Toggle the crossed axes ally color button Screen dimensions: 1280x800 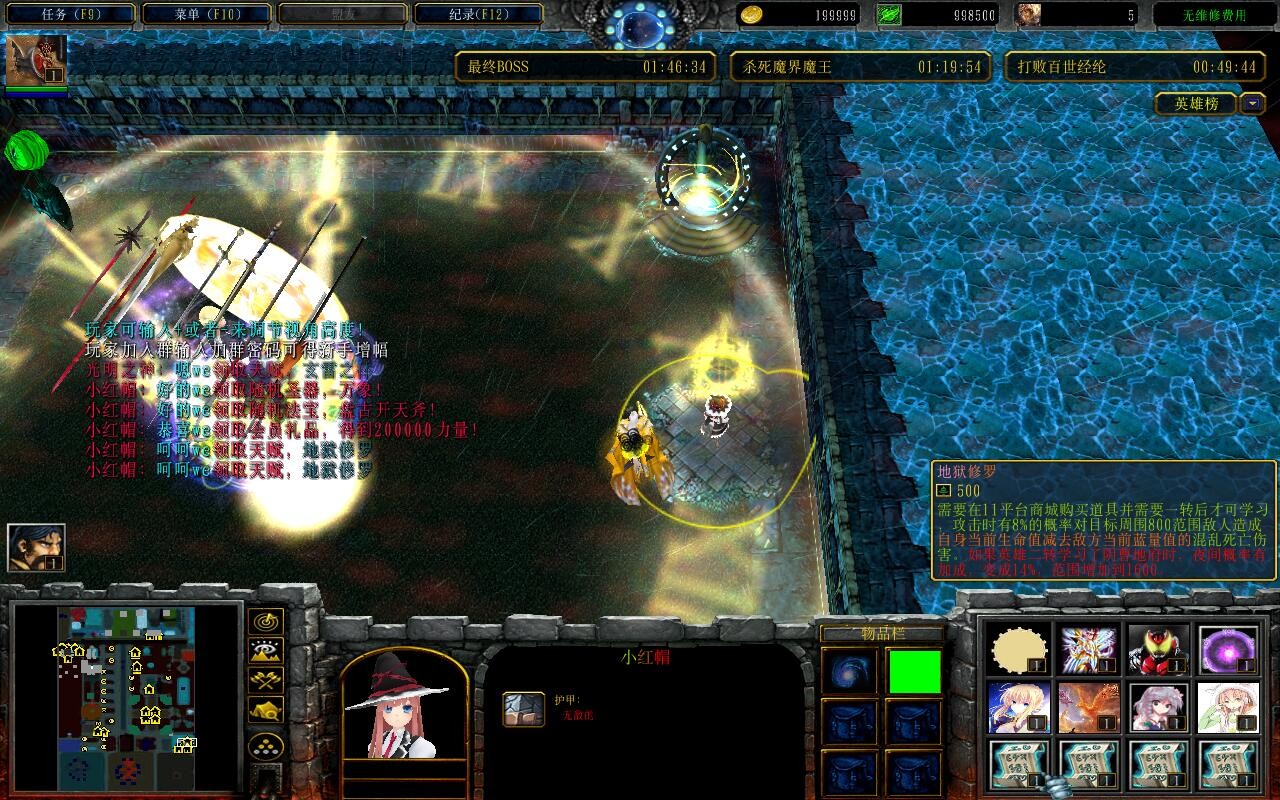coord(265,681)
